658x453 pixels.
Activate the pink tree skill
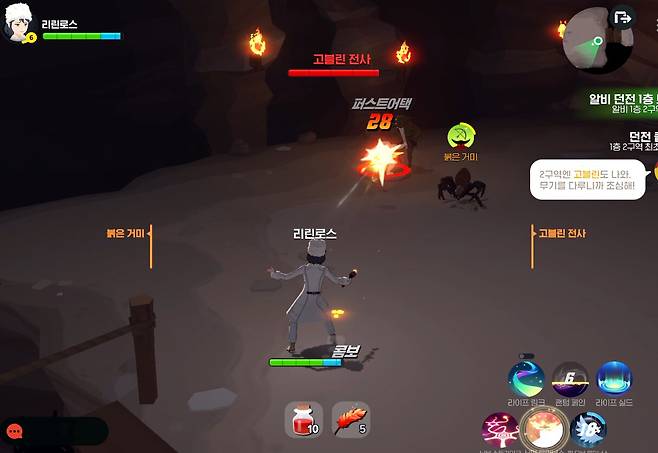click(499, 430)
